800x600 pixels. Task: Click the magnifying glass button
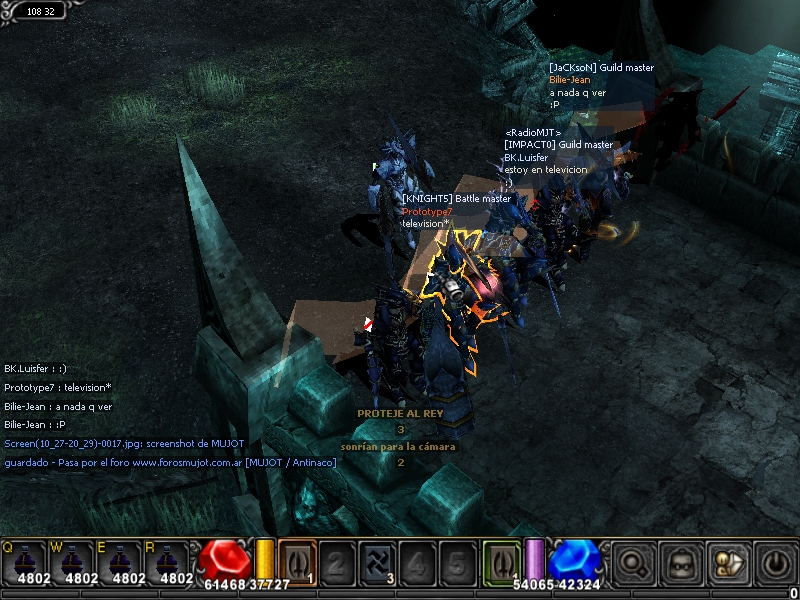coord(634,562)
